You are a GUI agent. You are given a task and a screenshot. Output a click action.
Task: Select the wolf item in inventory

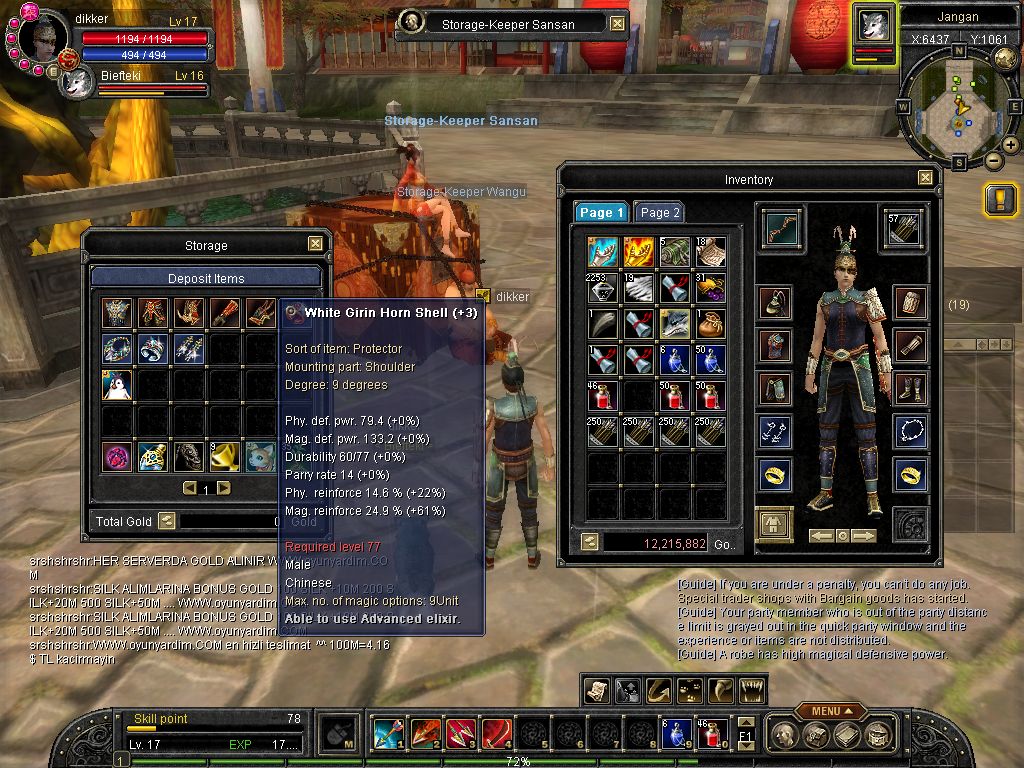tap(674, 322)
